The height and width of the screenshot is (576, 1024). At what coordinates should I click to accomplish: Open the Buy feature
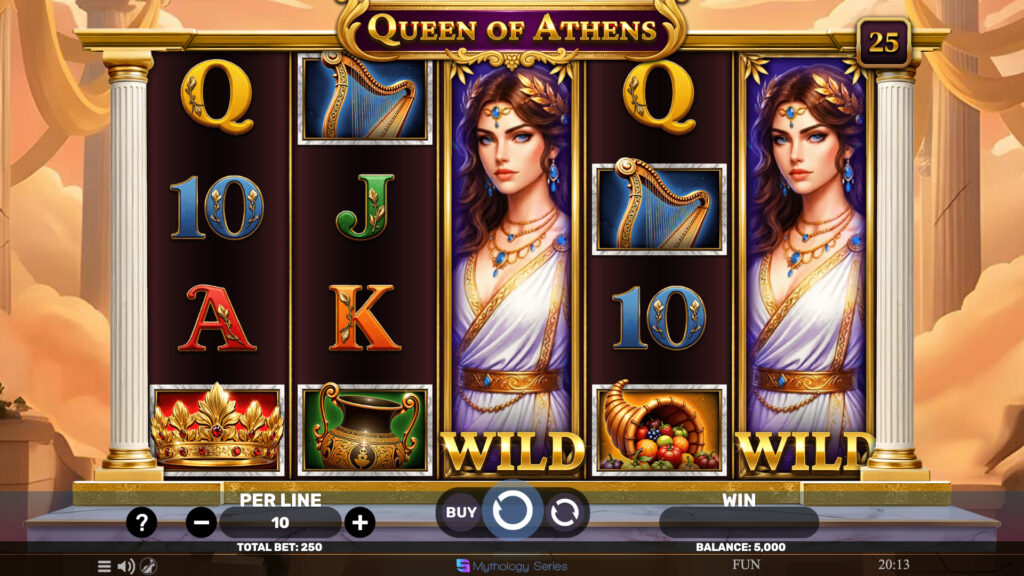(461, 512)
